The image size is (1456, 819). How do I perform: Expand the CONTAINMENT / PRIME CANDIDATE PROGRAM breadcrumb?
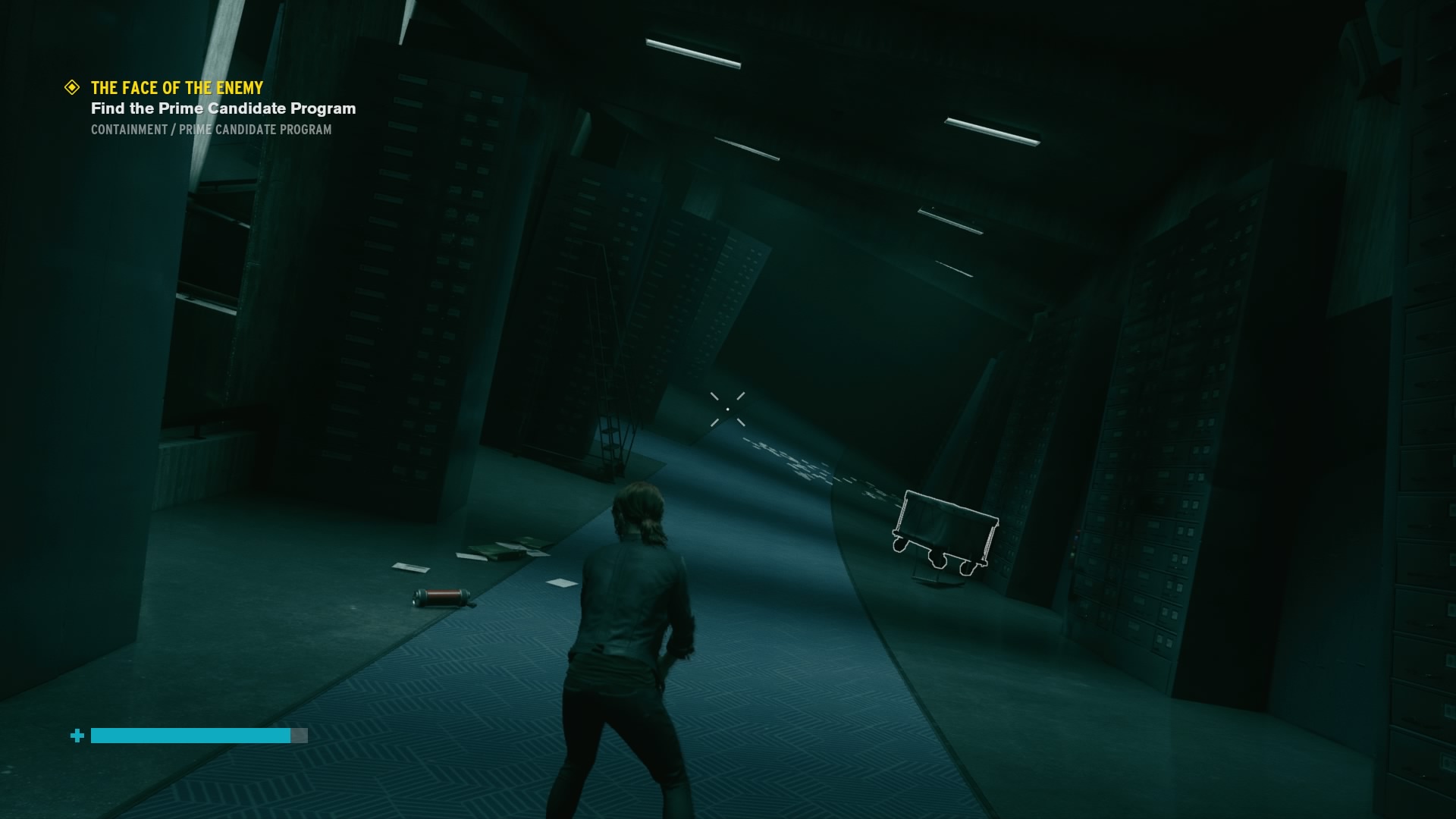(x=210, y=129)
